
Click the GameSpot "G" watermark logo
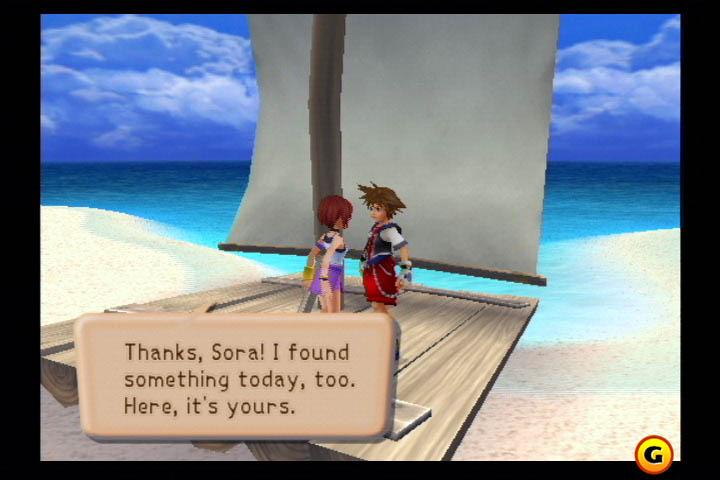(654, 454)
